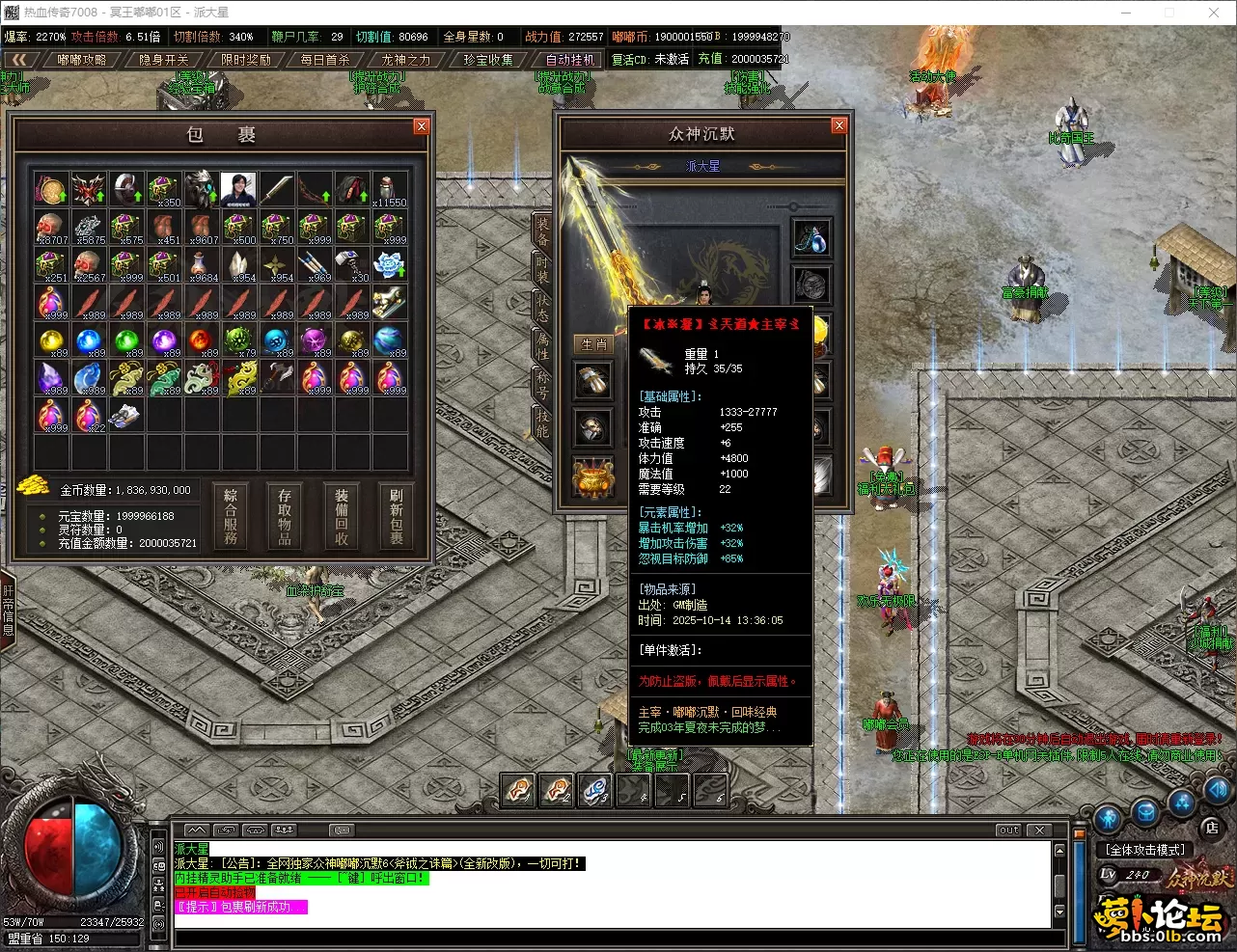
Task: Click the 存取物品 storage button
Action: [x=285, y=516]
